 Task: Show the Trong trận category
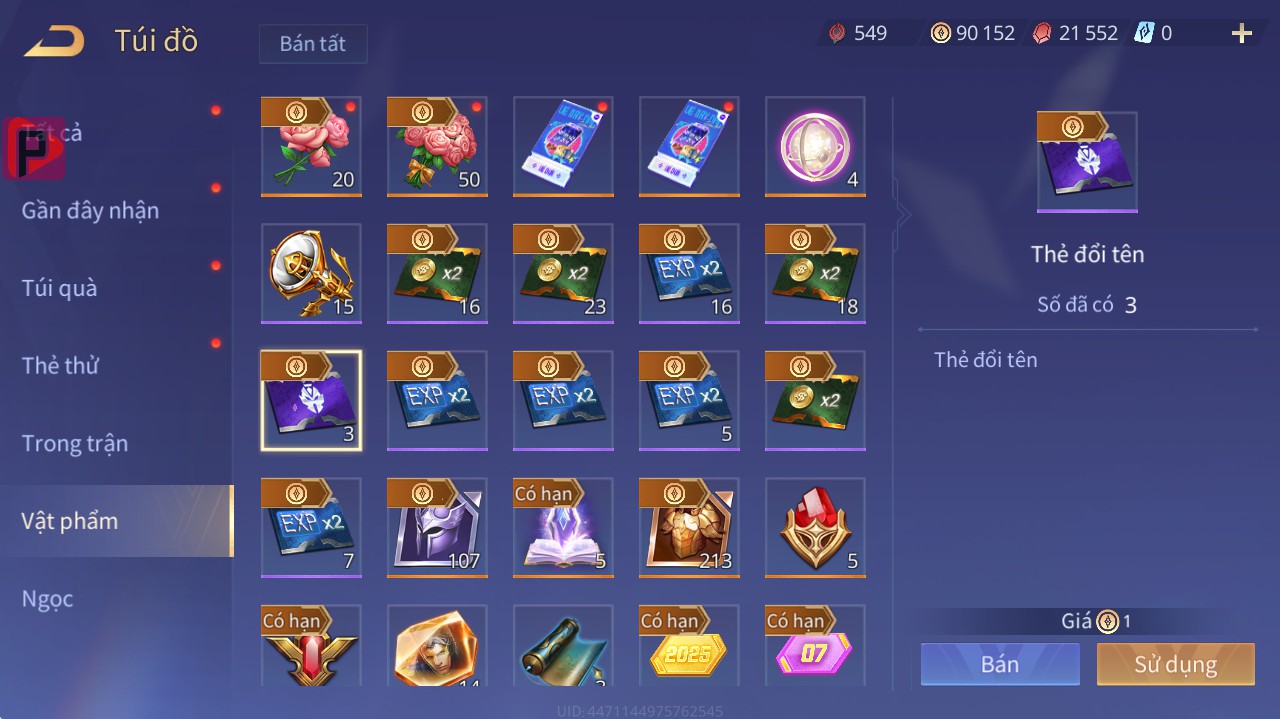pos(75,443)
